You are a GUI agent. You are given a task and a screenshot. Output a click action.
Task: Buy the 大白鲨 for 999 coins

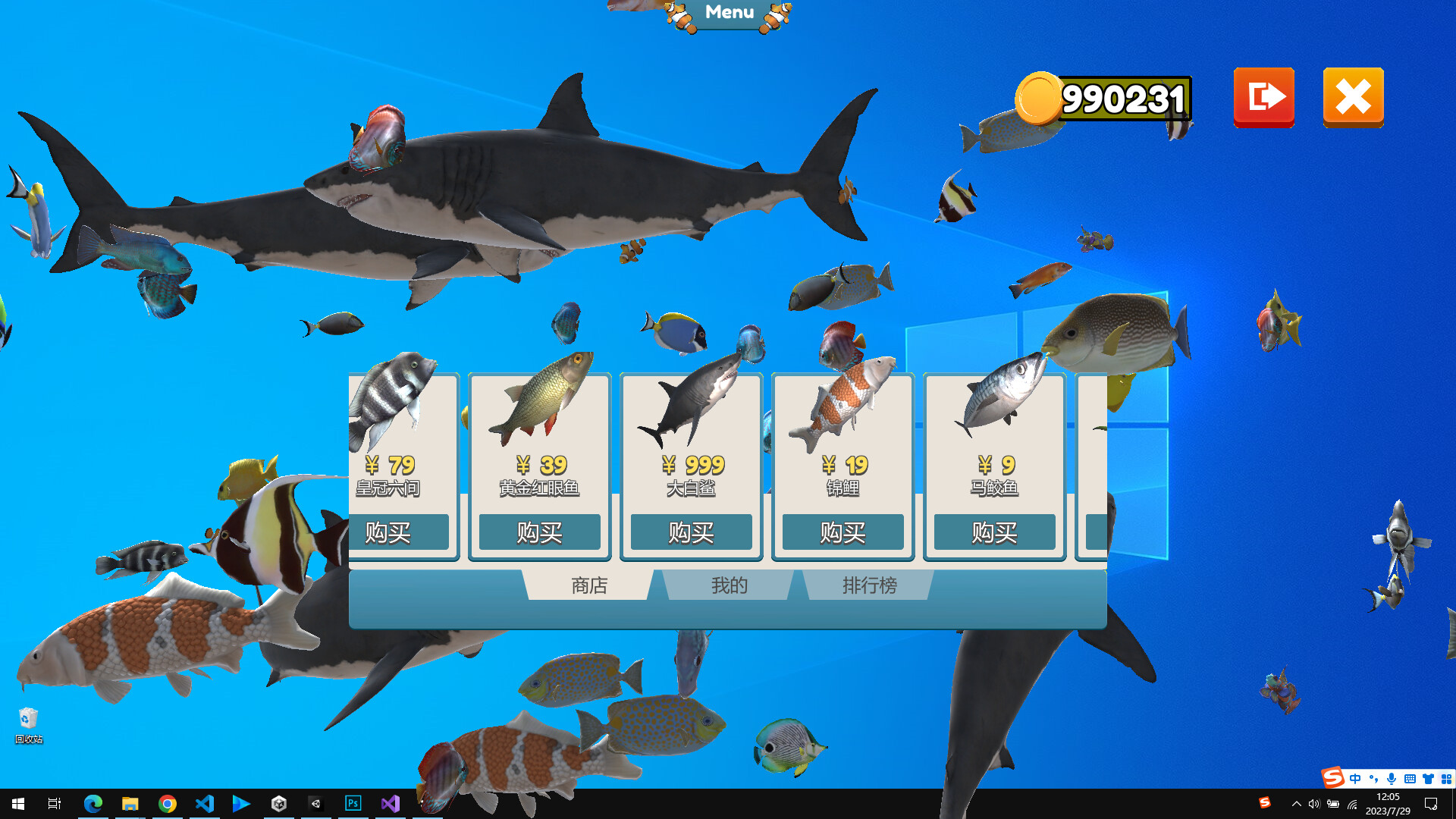(x=690, y=532)
